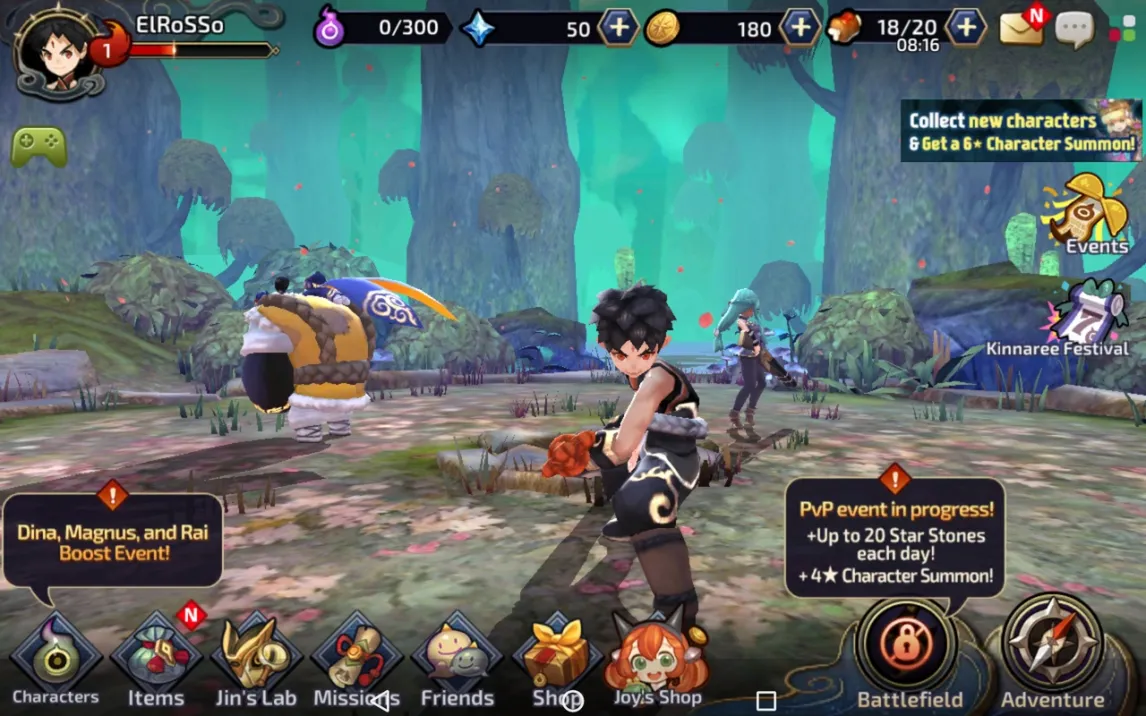Refill meat stamina with plus button
Screen dimensions: 1146x716
pyautogui.click(x=965, y=28)
